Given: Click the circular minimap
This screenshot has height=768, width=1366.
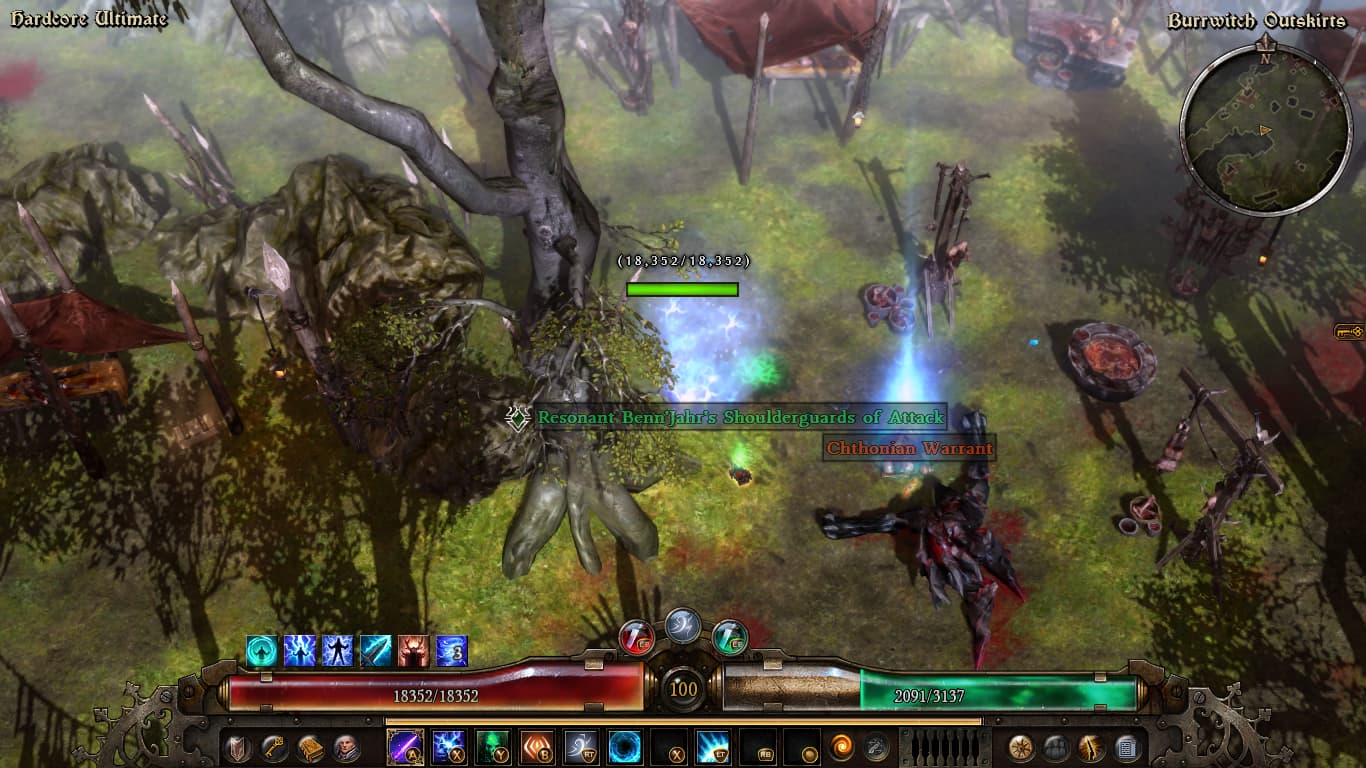Looking at the screenshot, I should tap(1265, 129).
